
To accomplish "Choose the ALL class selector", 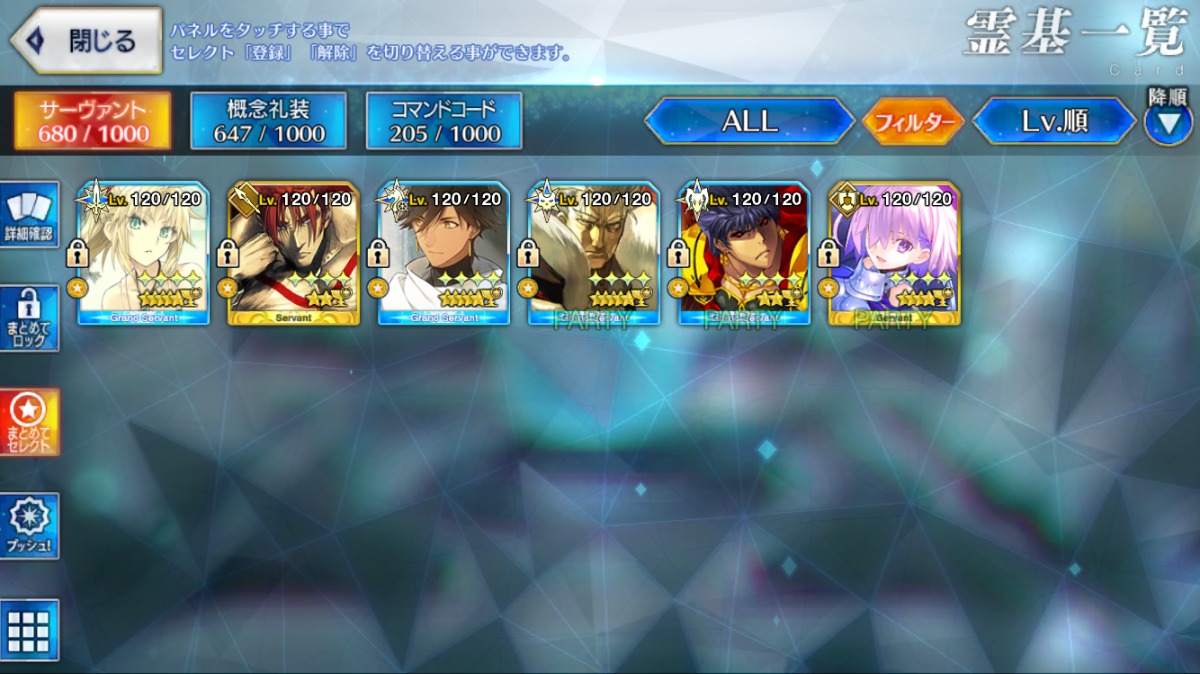I will (x=749, y=122).
